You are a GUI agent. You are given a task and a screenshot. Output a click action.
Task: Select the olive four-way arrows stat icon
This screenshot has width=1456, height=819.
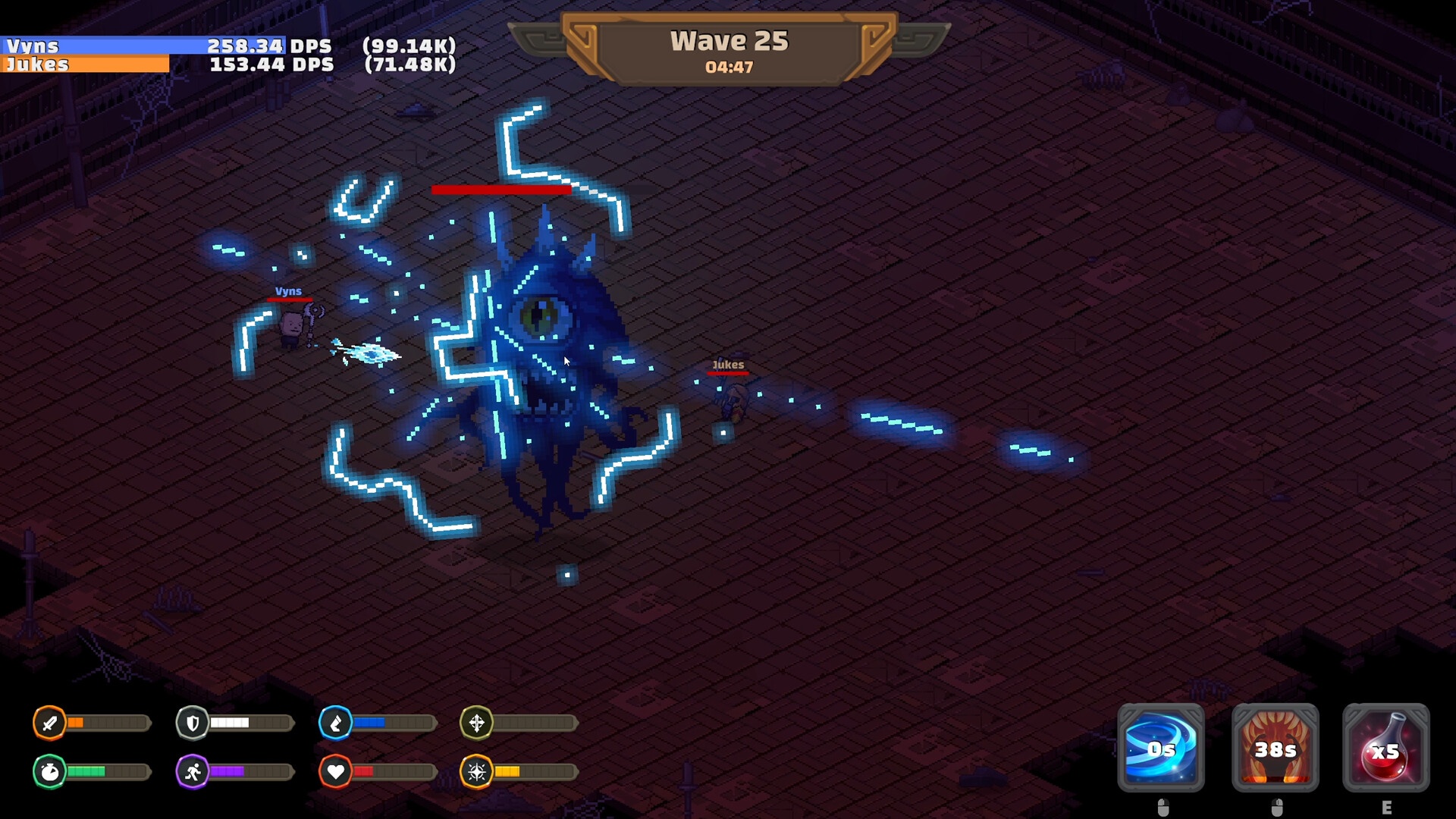pos(476,723)
